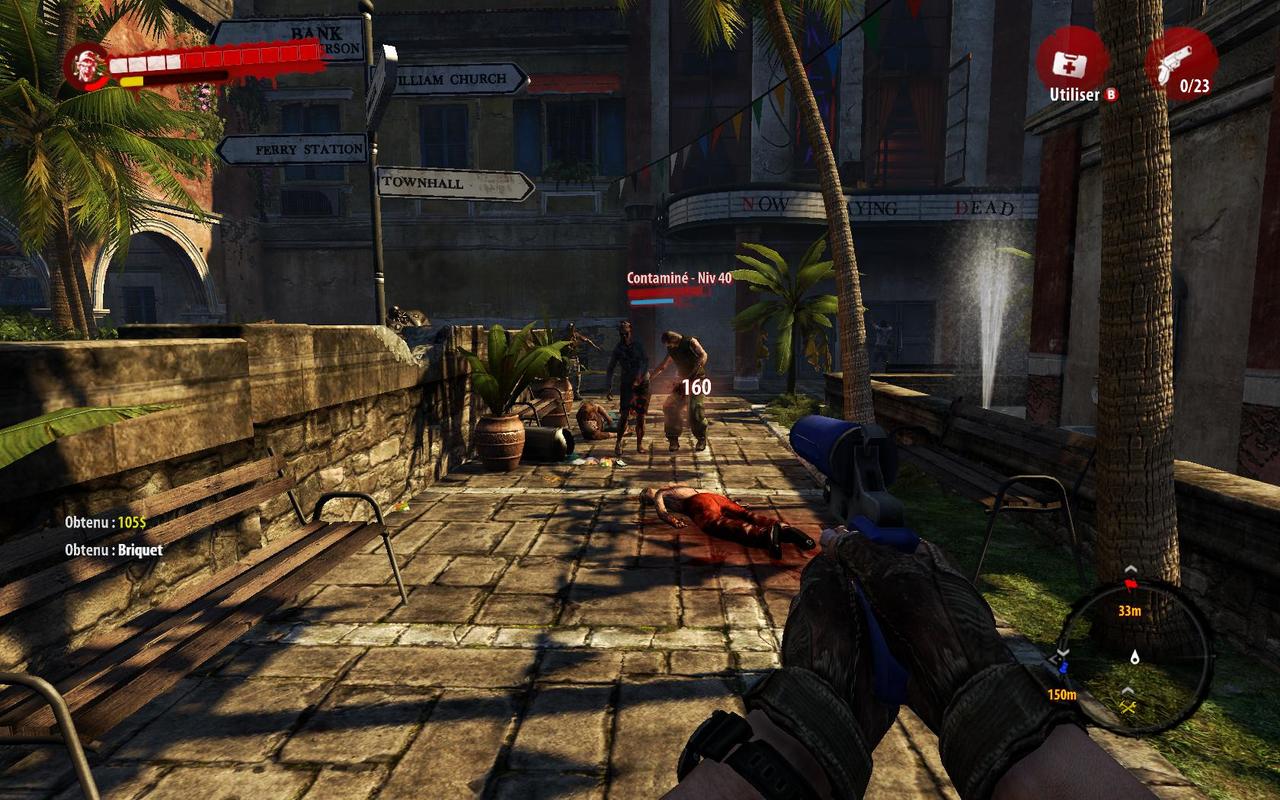
Task: Click the white player position marker
Action: click(1135, 658)
